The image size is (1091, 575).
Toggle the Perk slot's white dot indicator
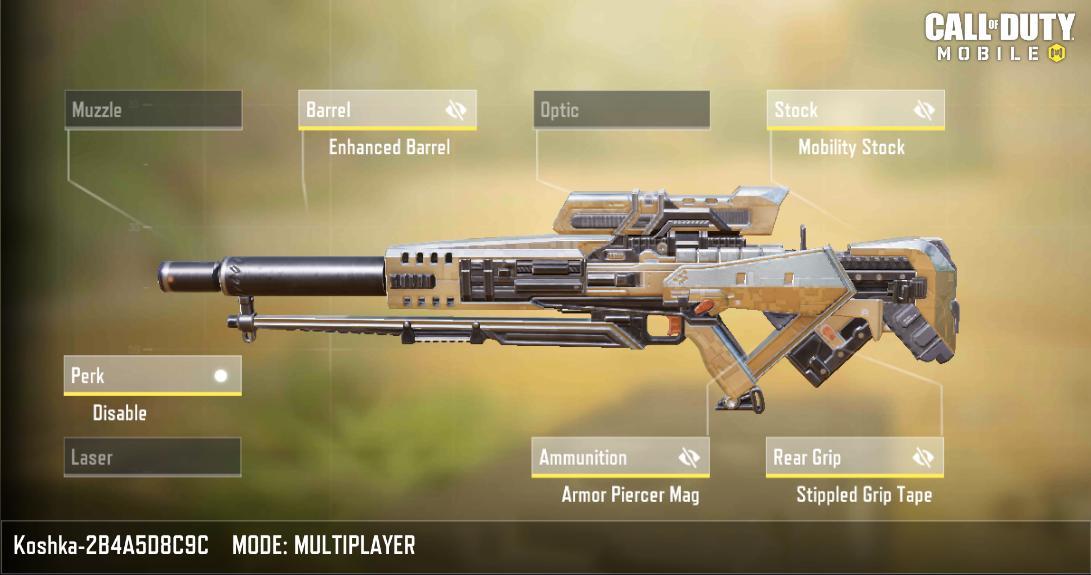[221, 376]
